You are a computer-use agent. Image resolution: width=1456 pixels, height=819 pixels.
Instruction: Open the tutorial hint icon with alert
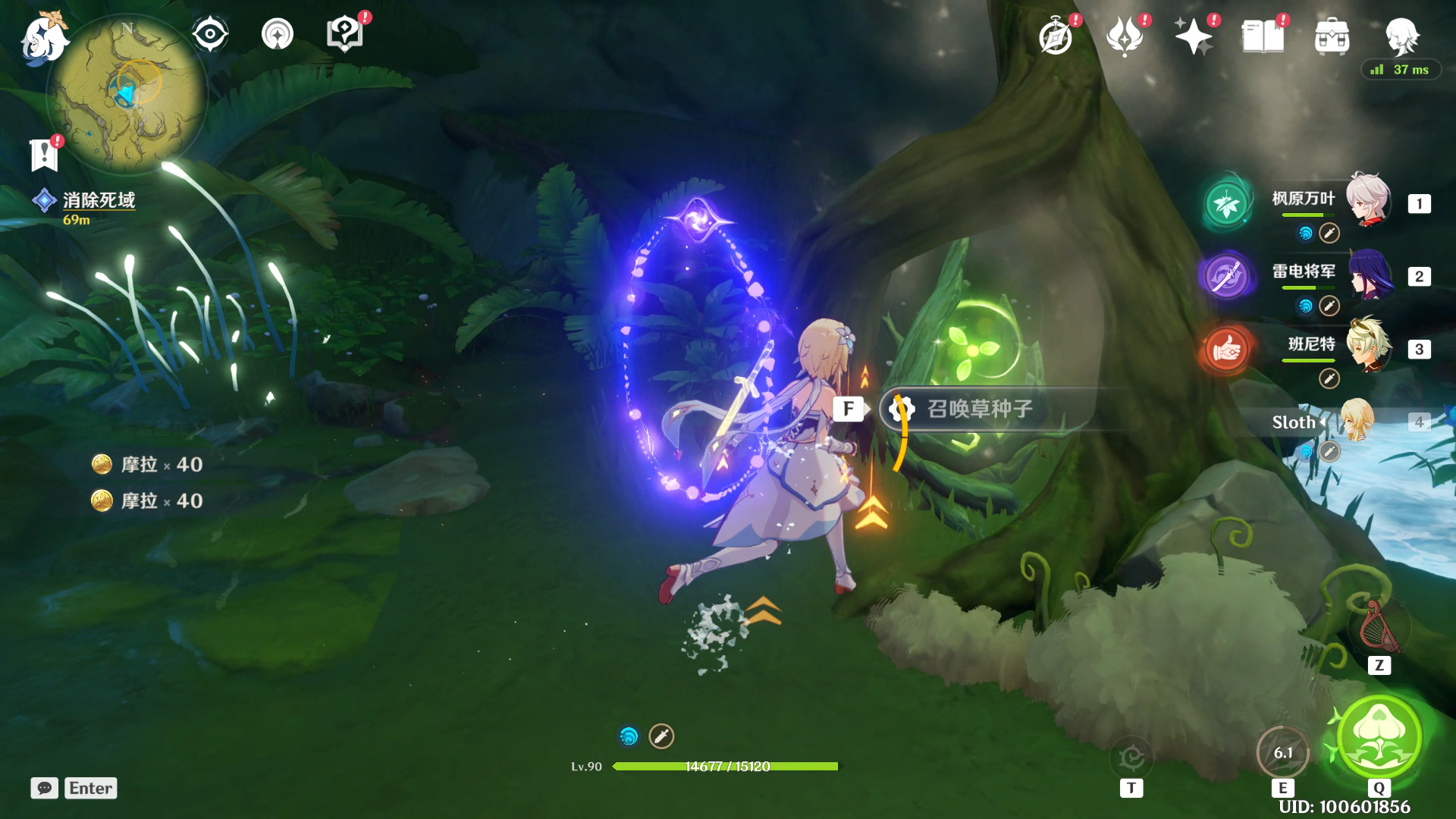(344, 34)
